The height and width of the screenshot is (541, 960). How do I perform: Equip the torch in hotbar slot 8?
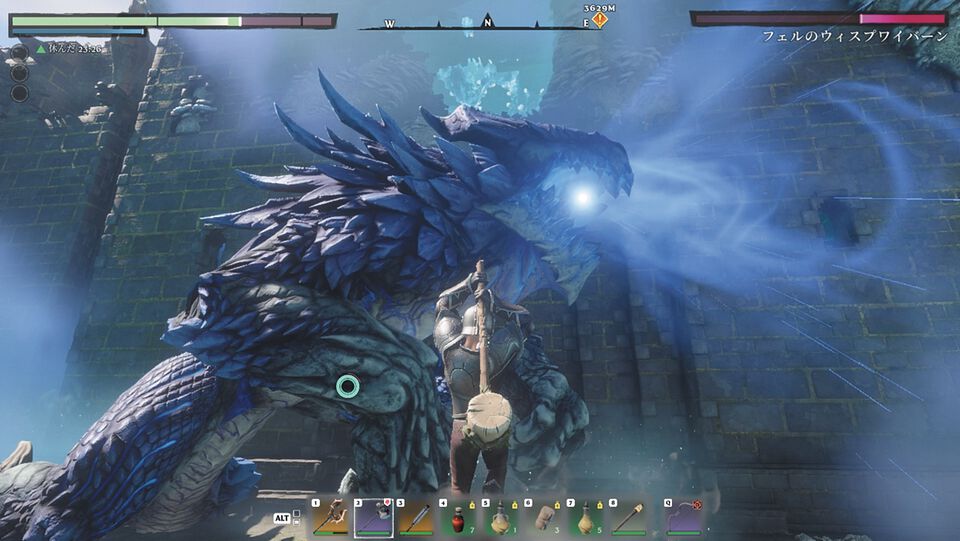click(630, 517)
